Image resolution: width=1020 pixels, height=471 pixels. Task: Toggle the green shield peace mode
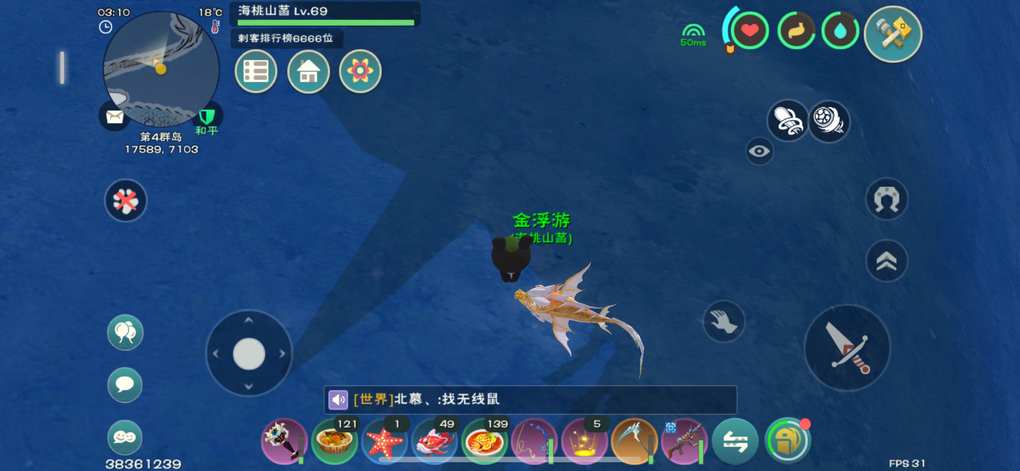pyautogui.click(x=207, y=117)
